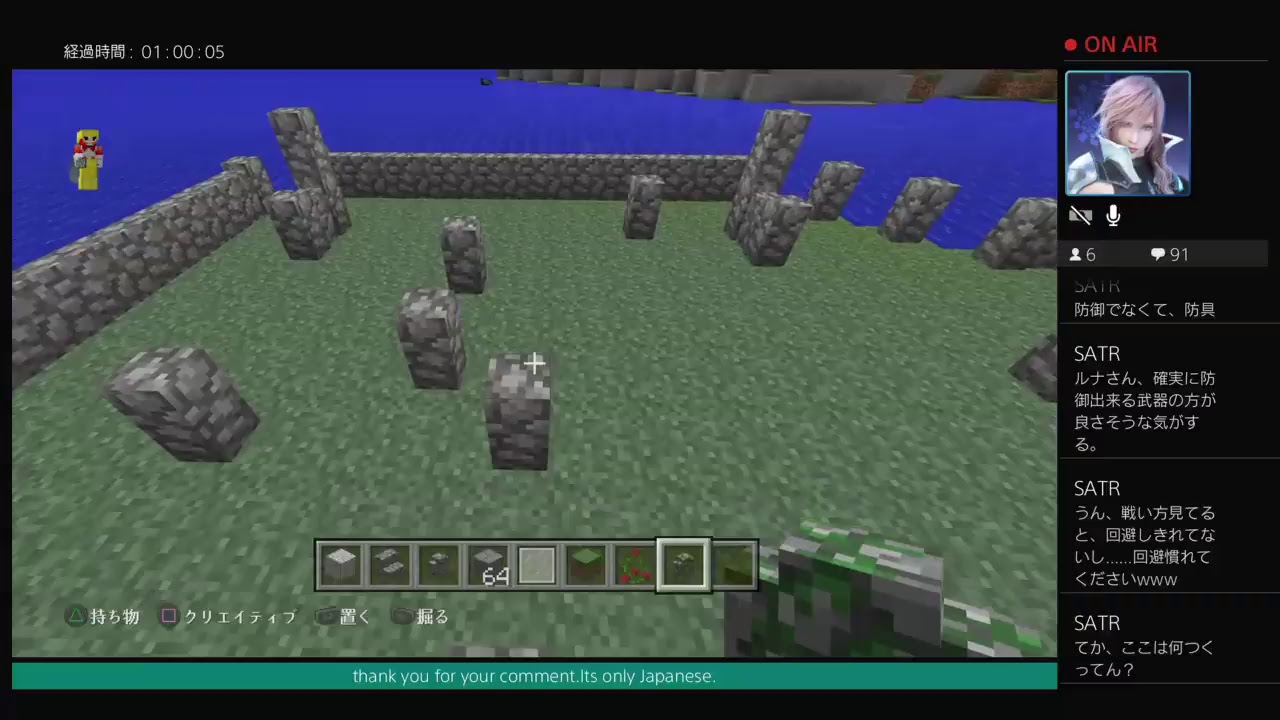Image resolution: width=1280 pixels, height=720 pixels.
Task: Open the クリエイティブ creative menu
Action: (x=229, y=617)
